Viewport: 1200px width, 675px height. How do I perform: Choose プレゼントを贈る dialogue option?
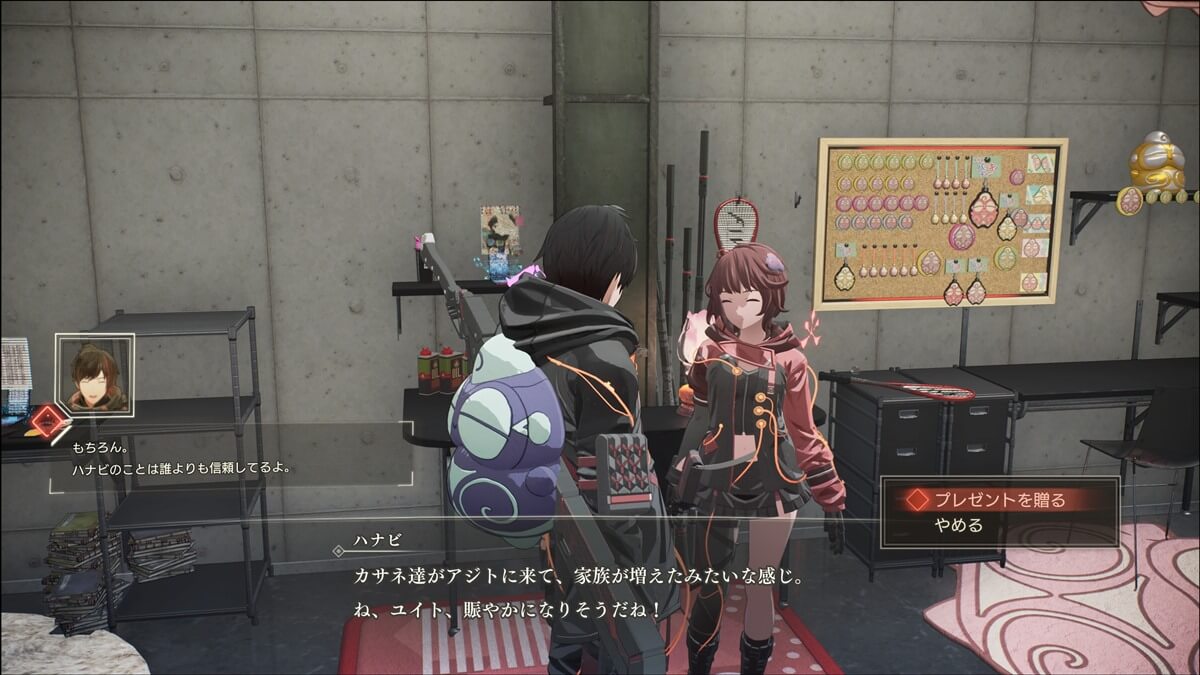click(999, 498)
